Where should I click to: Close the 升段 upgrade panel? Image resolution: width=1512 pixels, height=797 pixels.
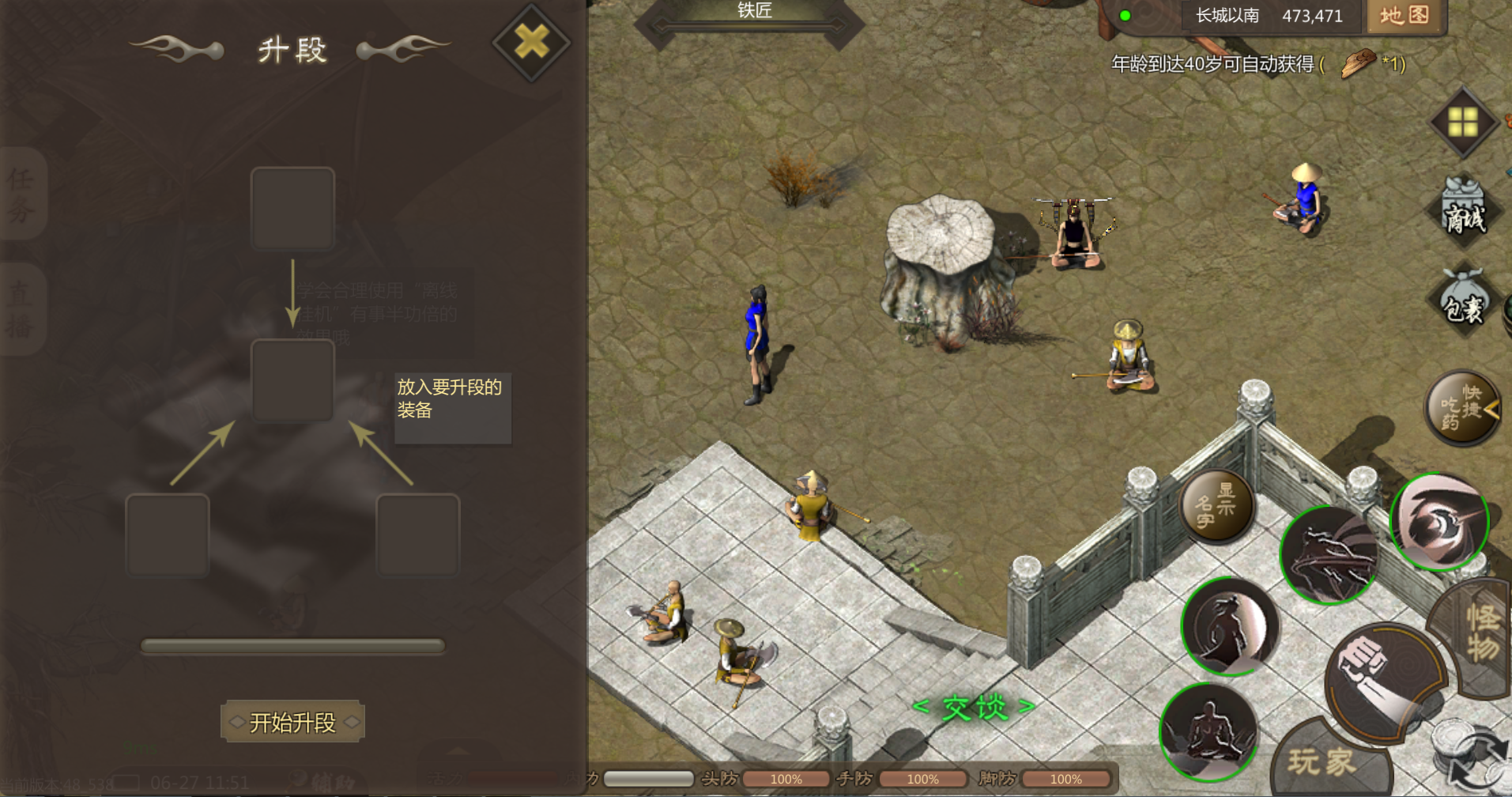tap(531, 42)
